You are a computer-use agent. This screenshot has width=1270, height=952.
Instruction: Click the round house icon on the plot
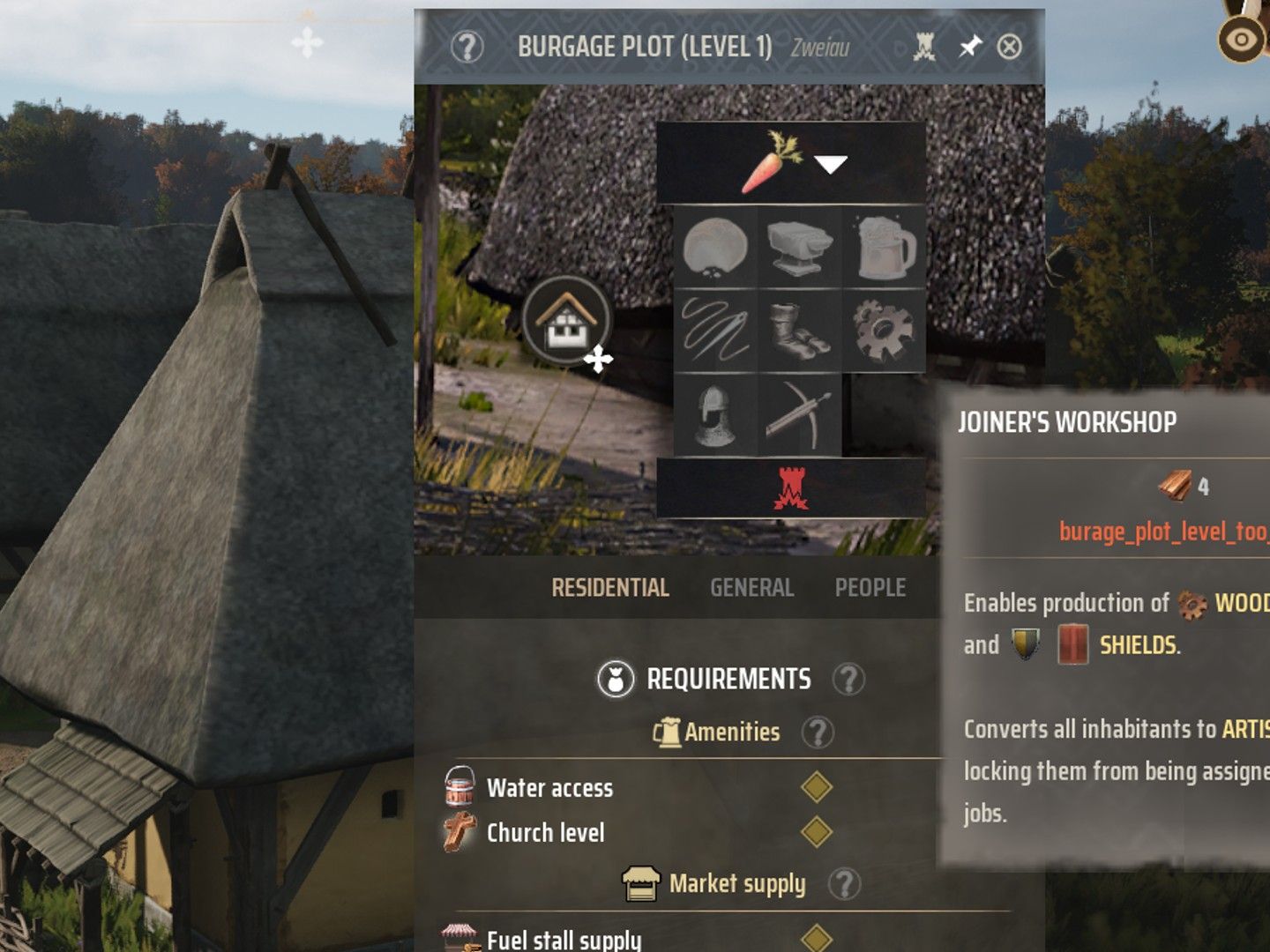[x=566, y=320]
